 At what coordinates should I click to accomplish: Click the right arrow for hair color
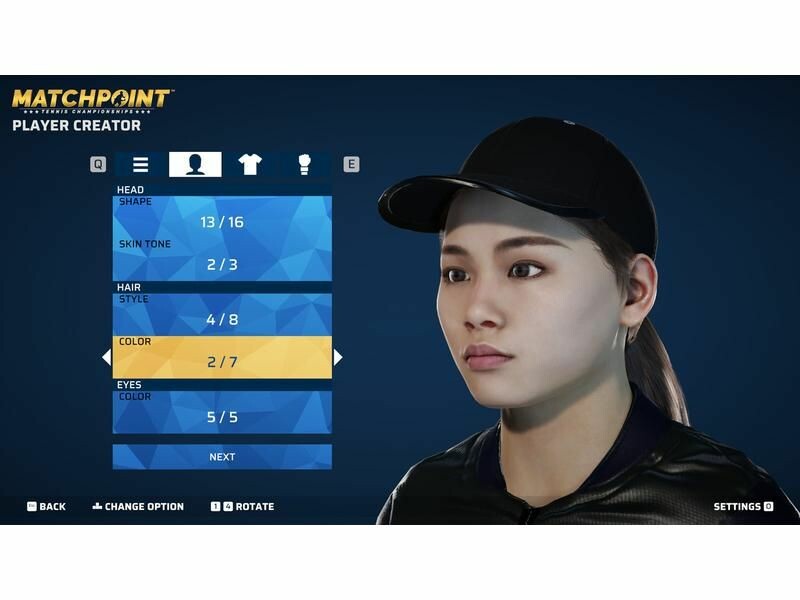tap(338, 357)
